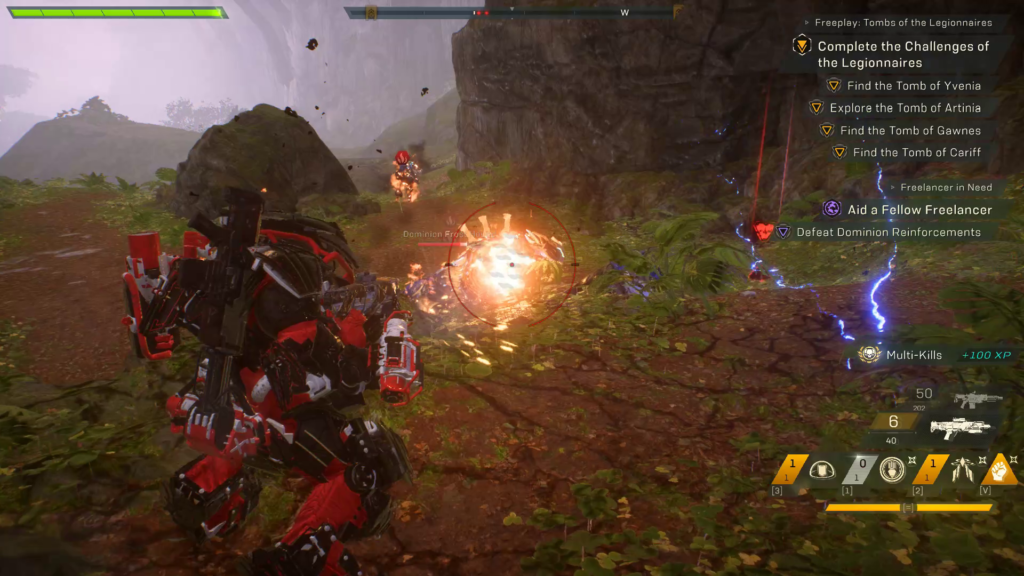Switch to the upper rifle weapon
Screen dimensions: 1024x576
(978, 400)
